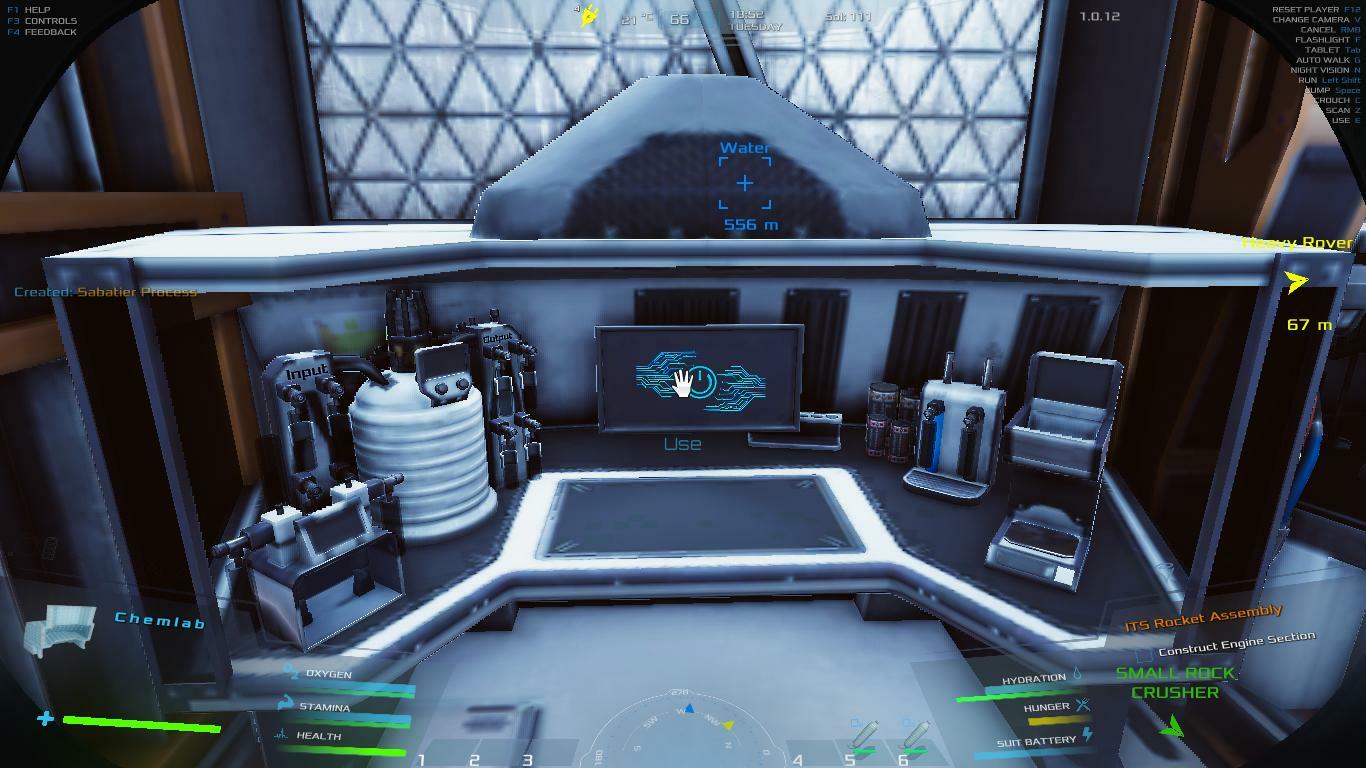Select the Heavy Rover waypoint arrow
The image size is (1366, 768).
1297,283
